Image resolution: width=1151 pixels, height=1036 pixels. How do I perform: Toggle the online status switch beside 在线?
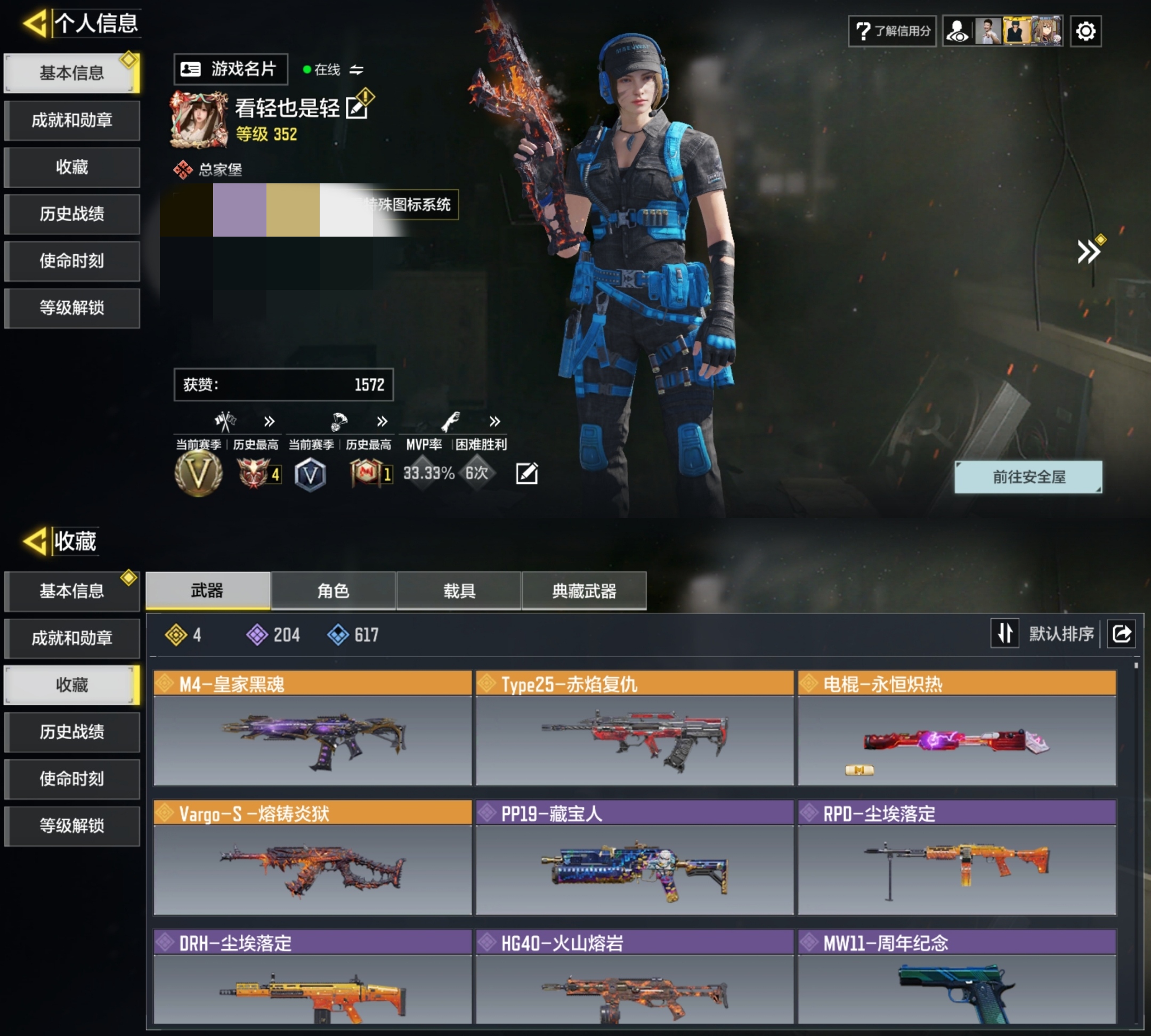tap(356, 70)
